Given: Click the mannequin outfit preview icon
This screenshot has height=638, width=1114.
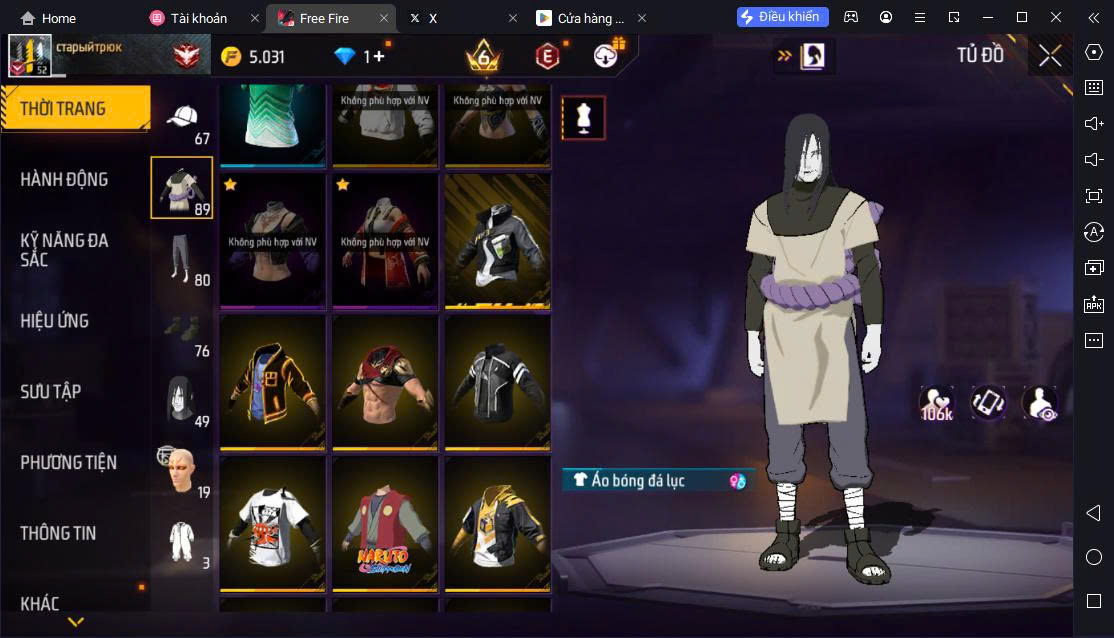Looking at the screenshot, I should pyautogui.click(x=583, y=118).
